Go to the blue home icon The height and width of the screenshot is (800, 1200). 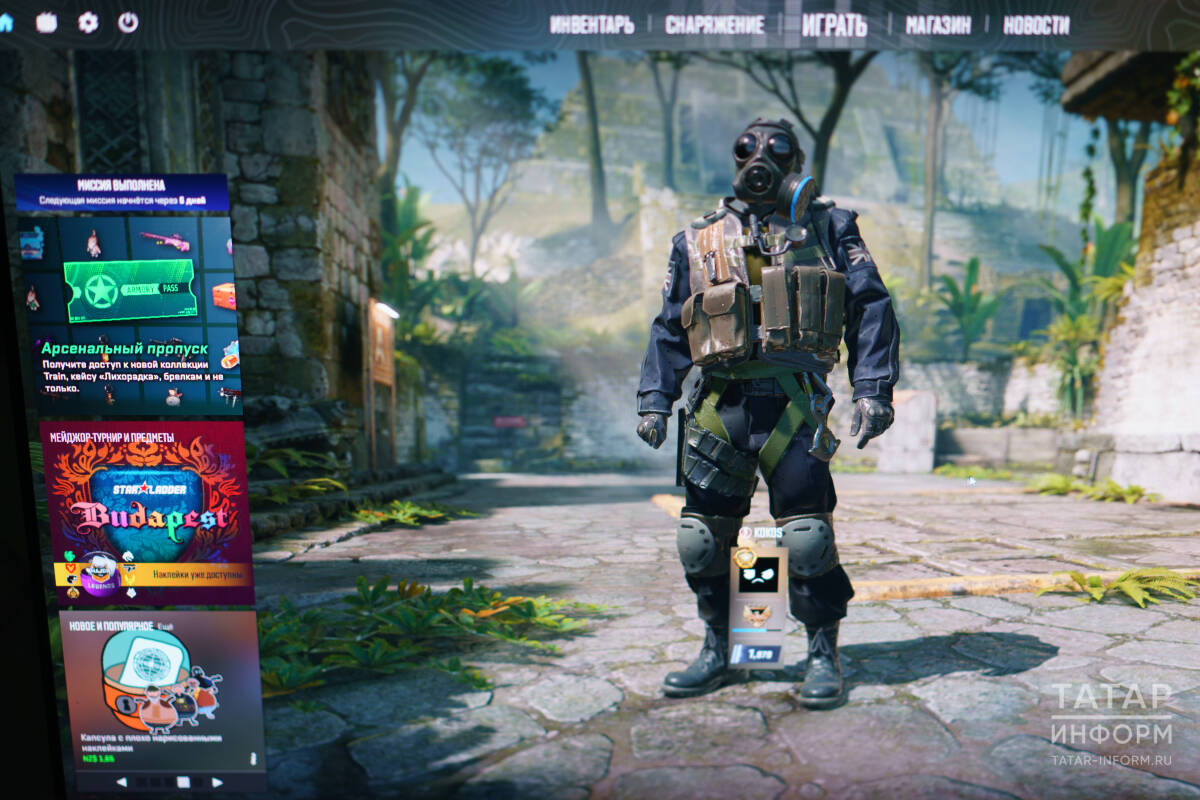[x=6, y=22]
